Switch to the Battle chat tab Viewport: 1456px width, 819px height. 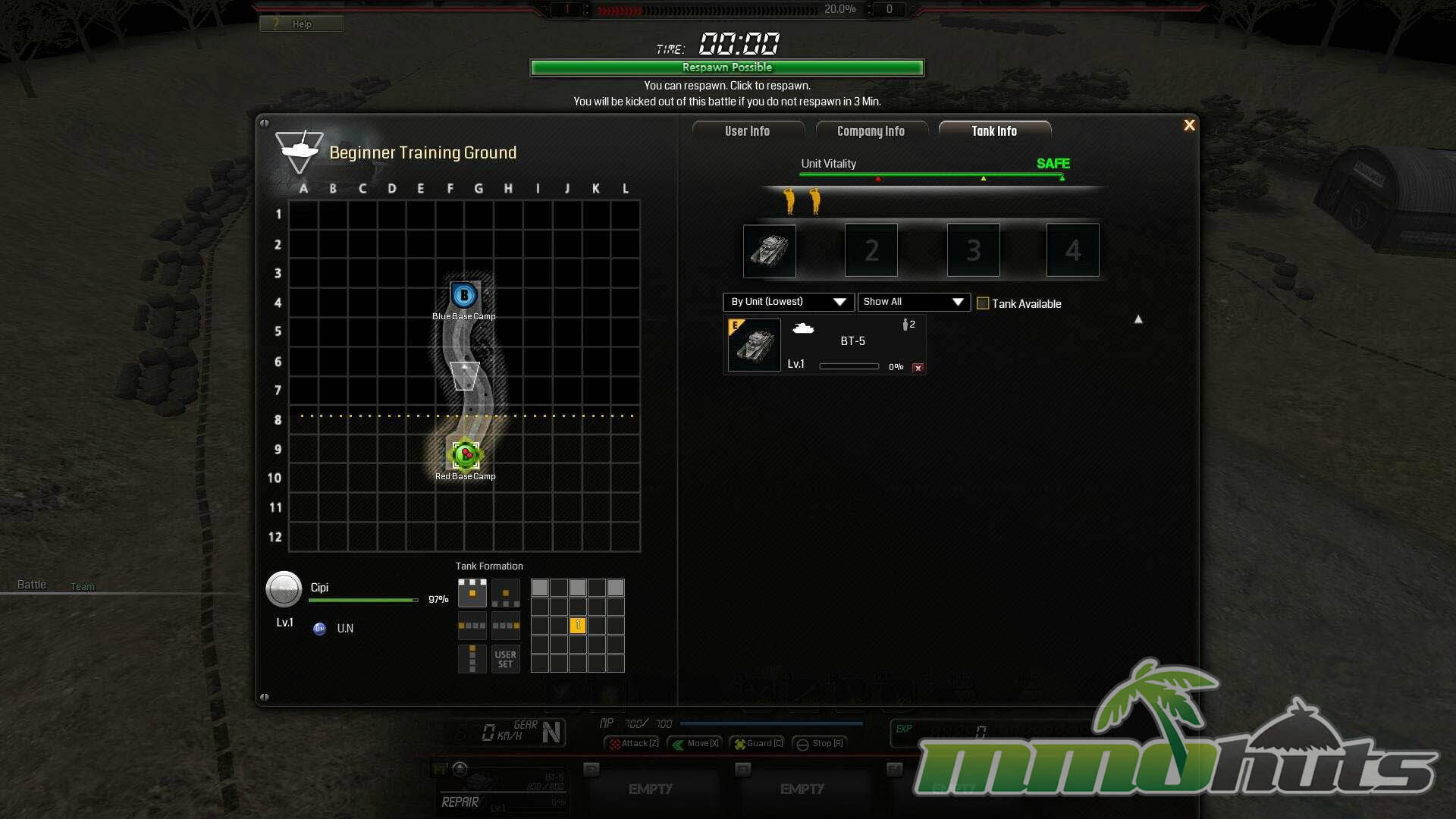[32, 585]
